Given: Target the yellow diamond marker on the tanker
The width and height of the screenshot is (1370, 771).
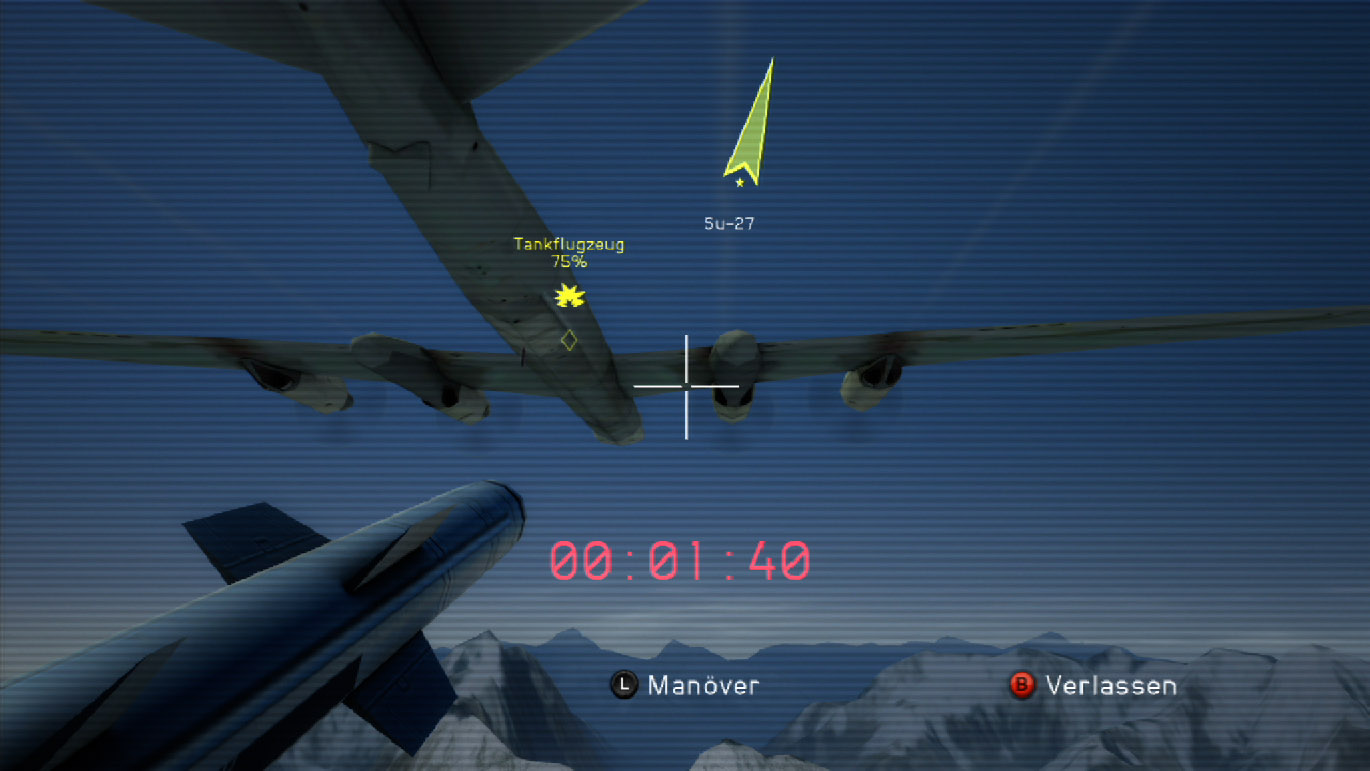Looking at the screenshot, I should click(x=568, y=340).
